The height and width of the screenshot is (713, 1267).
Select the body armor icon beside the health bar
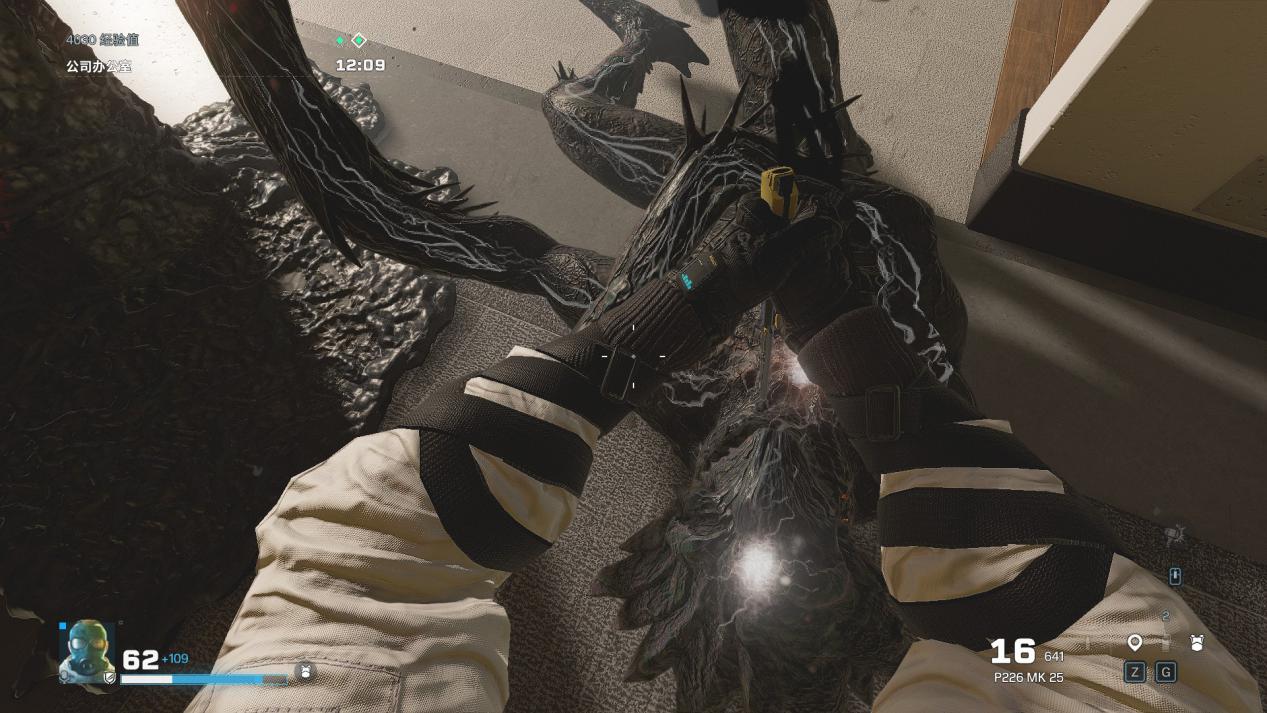[308, 671]
